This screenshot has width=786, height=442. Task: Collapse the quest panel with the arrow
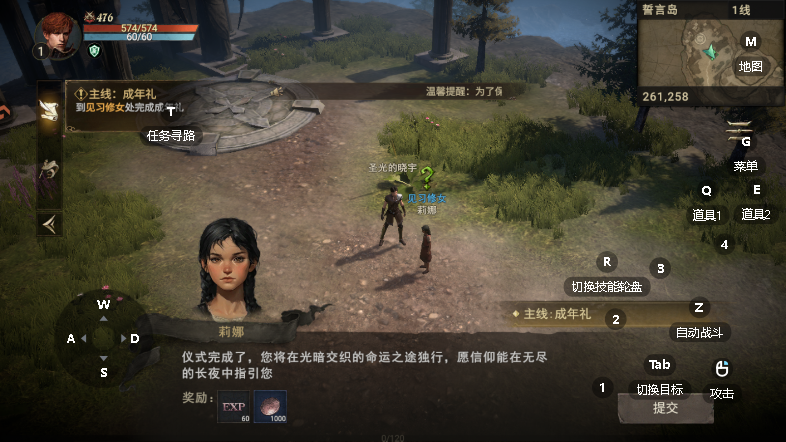pos(49,221)
